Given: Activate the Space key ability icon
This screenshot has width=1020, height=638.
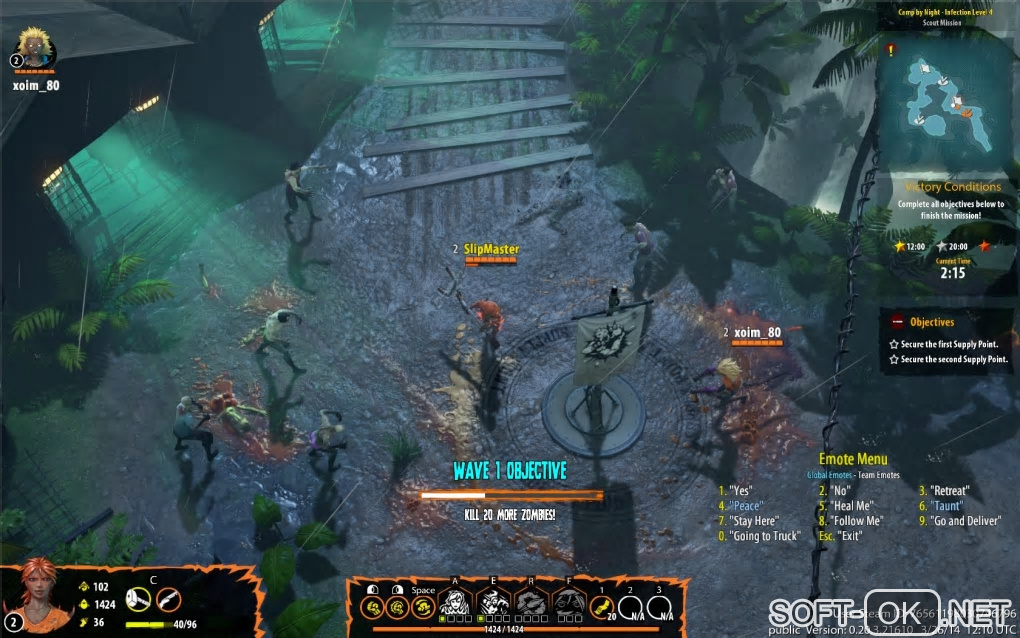Looking at the screenshot, I should [x=423, y=605].
